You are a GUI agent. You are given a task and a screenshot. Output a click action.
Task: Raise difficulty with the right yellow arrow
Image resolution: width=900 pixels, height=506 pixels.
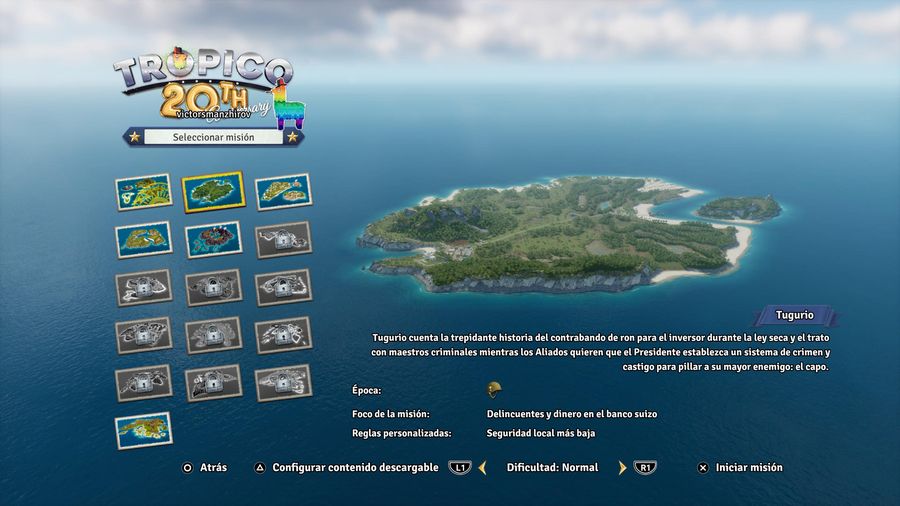click(621, 467)
